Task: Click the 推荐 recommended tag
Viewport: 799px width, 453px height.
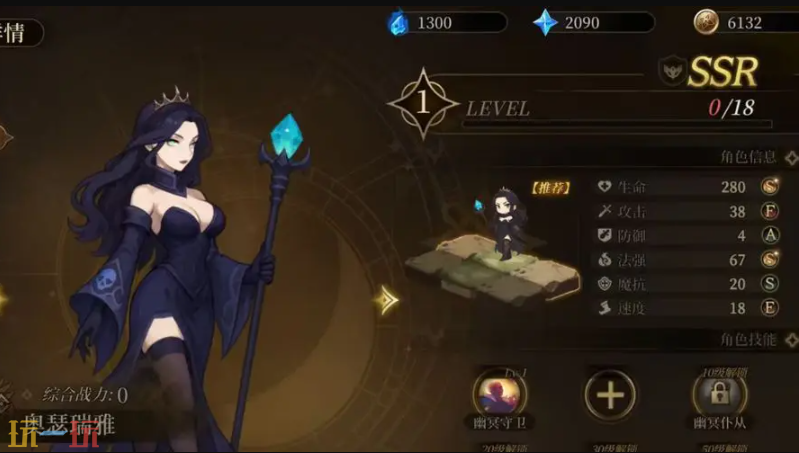Action: (551, 187)
